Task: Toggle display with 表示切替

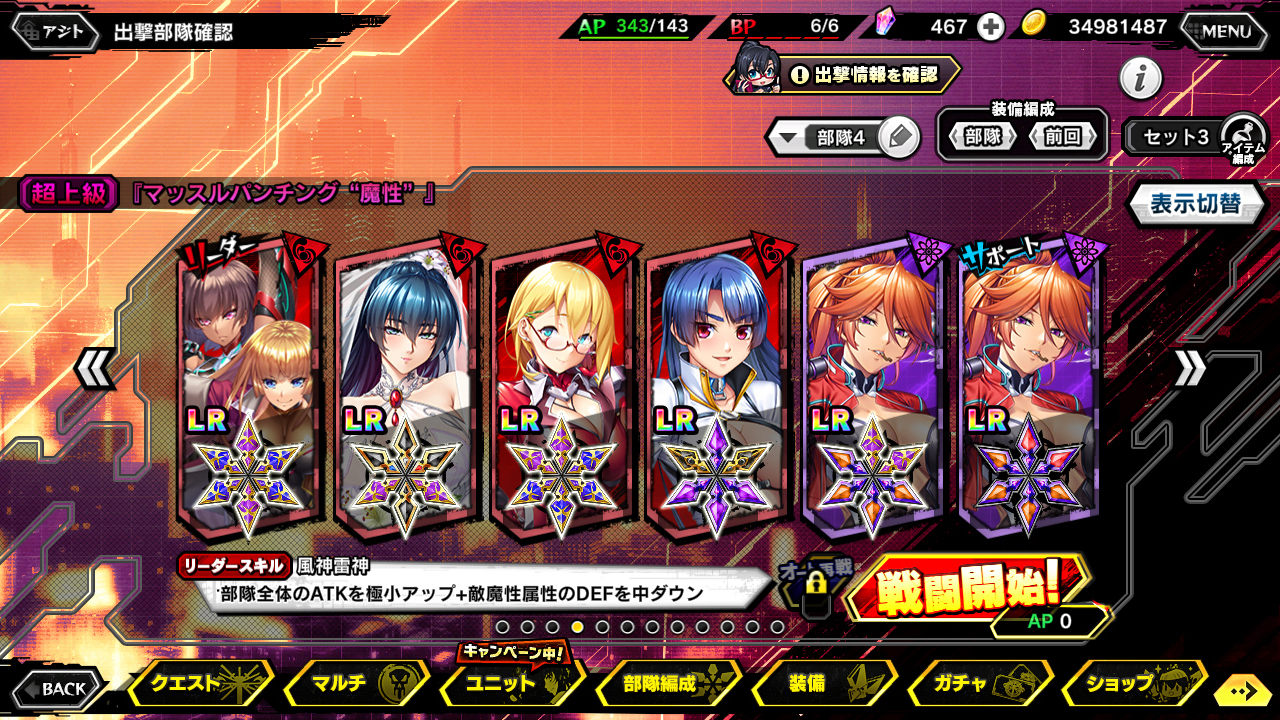Action: [x=1195, y=204]
